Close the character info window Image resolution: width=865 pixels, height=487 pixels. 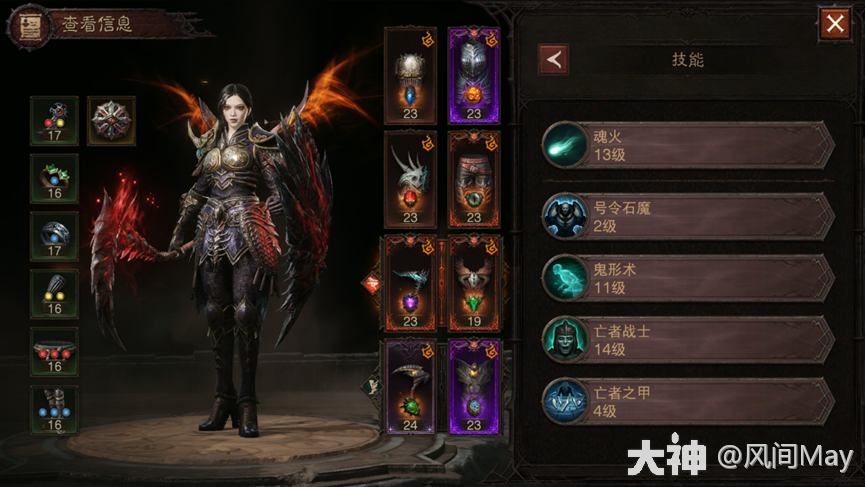[x=834, y=23]
